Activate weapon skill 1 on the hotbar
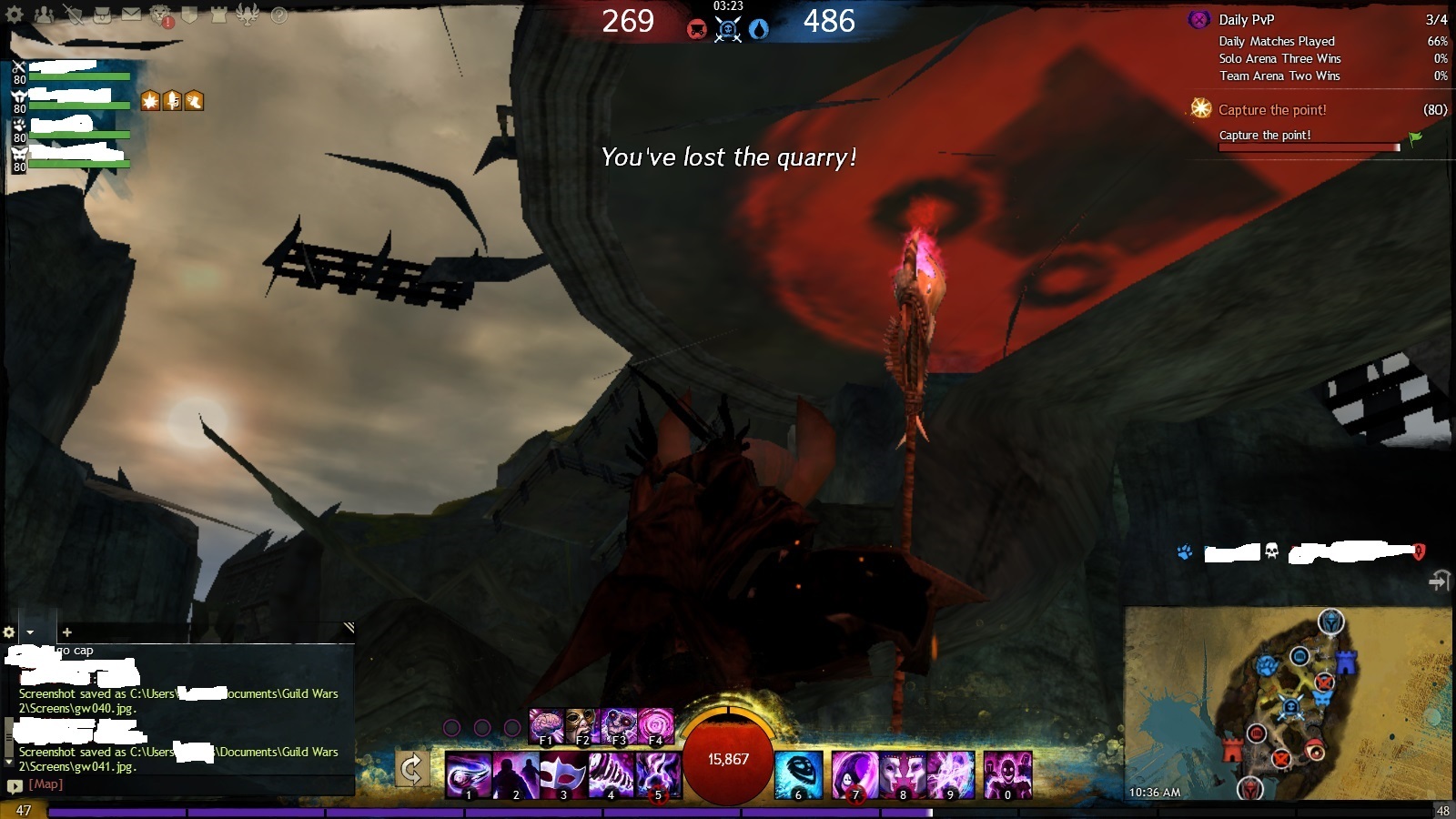The width and height of the screenshot is (1456, 819). [x=468, y=774]
